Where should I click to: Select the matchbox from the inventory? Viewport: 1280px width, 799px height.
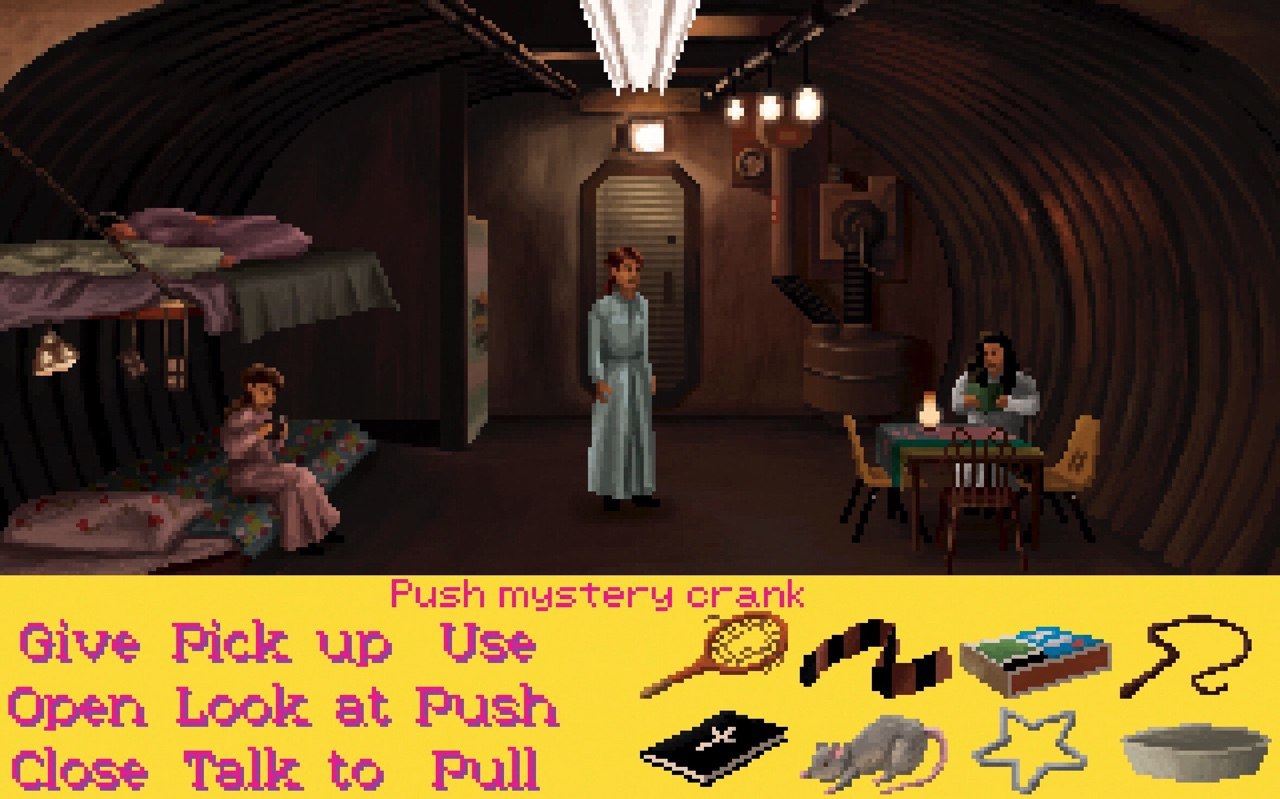click(x=1034, y=659)
